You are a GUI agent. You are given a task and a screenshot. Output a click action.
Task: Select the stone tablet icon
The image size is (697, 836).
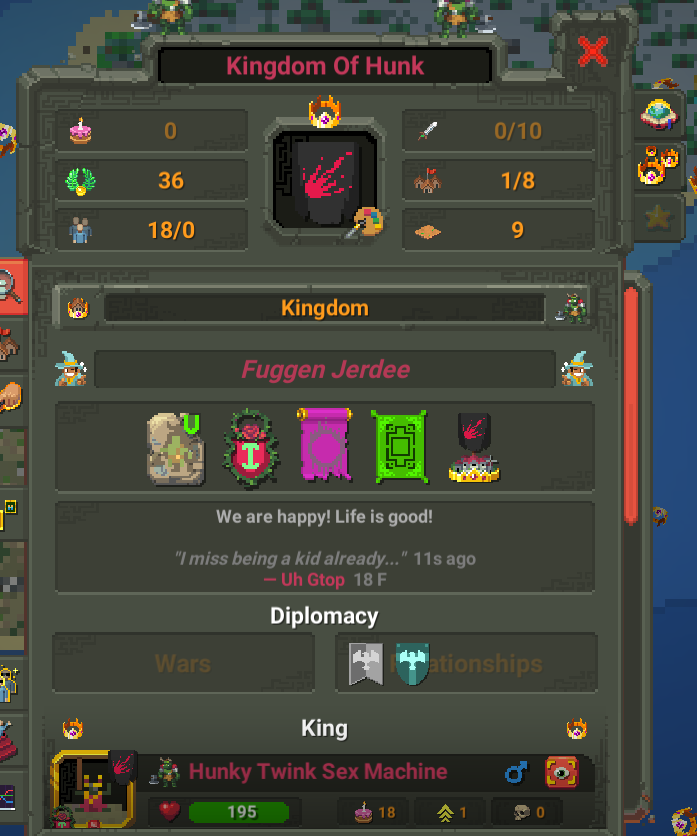[x=177, y=447]
